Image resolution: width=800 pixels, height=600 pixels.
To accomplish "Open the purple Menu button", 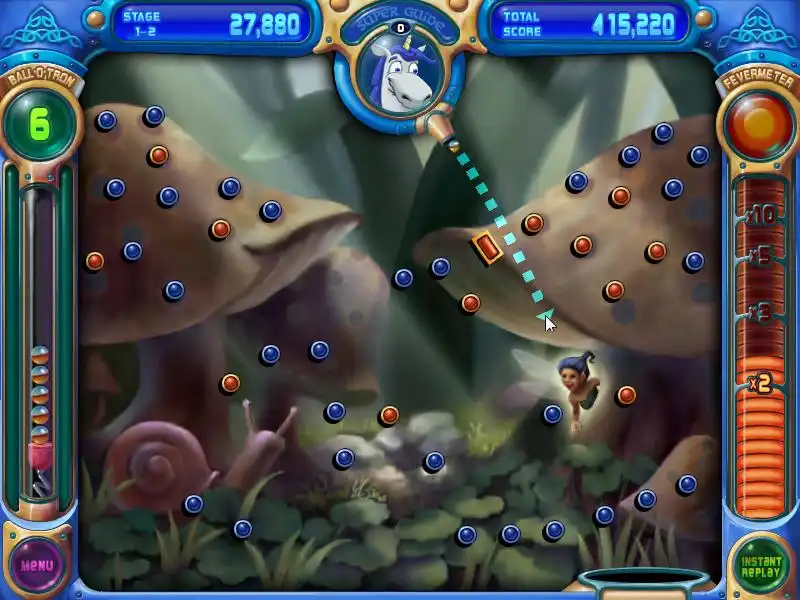I will [37, 564].
